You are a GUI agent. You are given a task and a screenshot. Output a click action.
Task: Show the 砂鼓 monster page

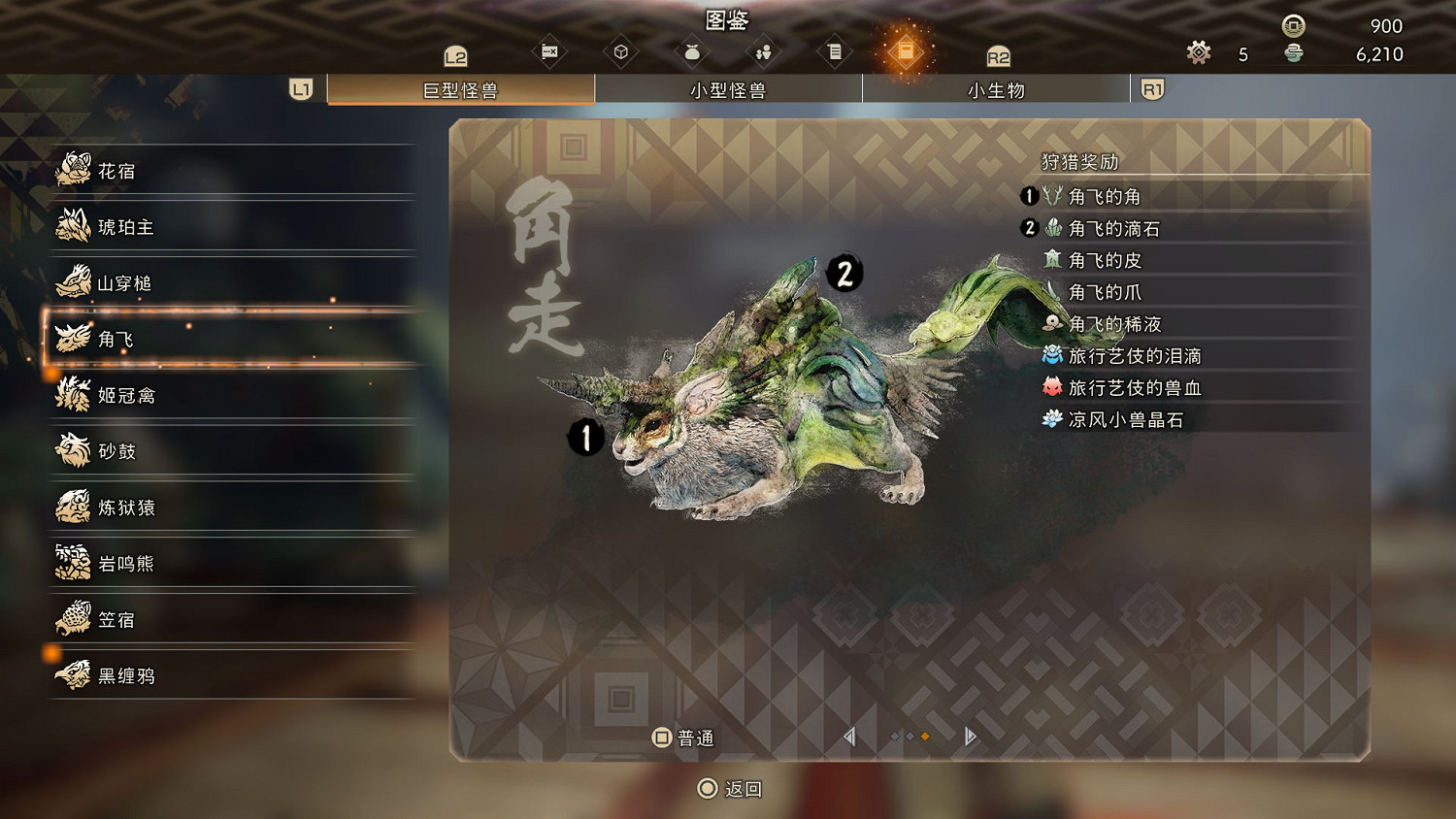[233, 451]
